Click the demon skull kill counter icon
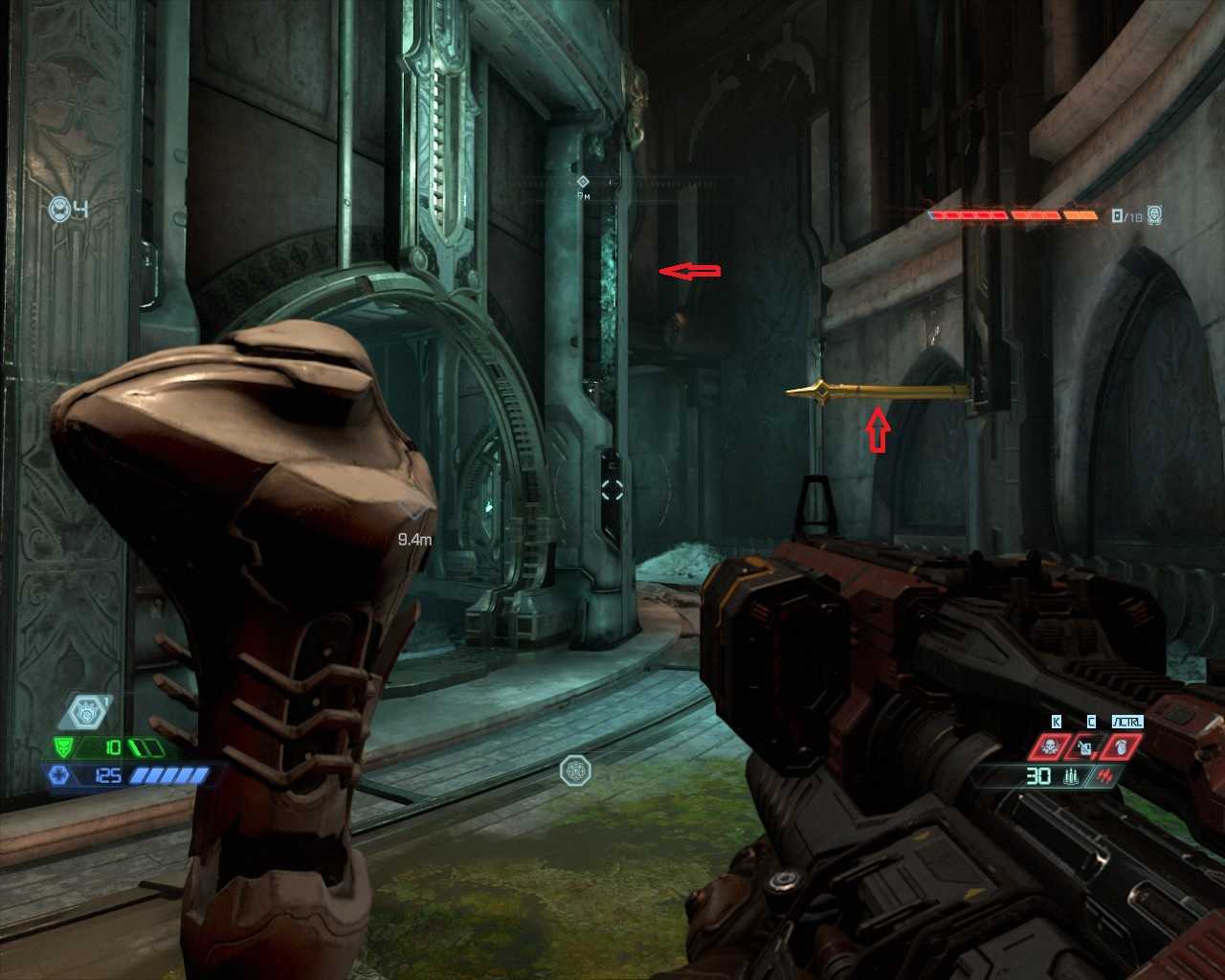 [1155, 215]
